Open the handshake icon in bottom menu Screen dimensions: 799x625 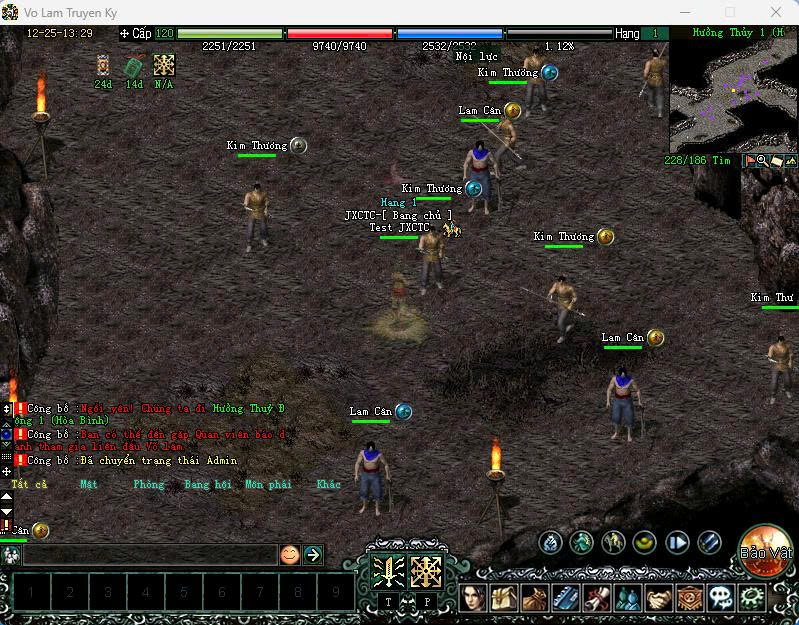(659, 598)
